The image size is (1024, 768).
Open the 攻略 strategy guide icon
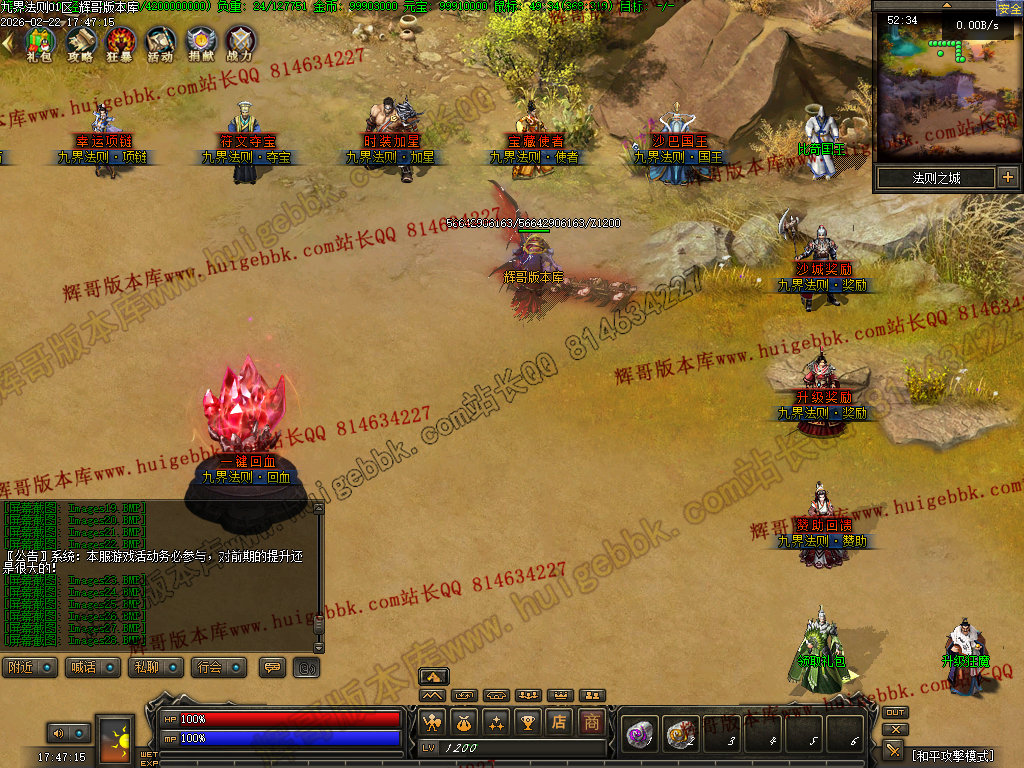(80, 42)
